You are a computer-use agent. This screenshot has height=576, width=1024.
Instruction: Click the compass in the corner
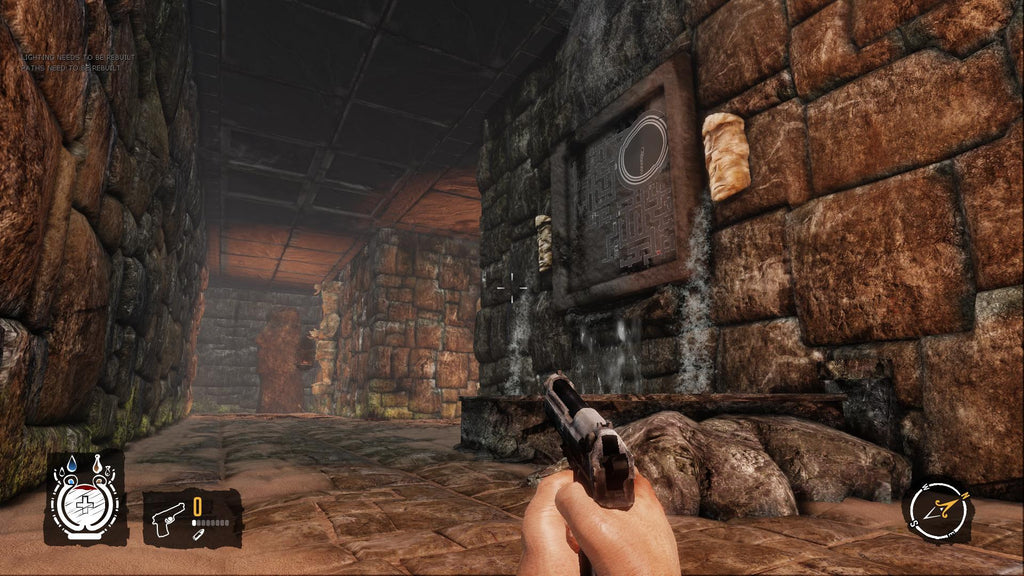[938, 510]
